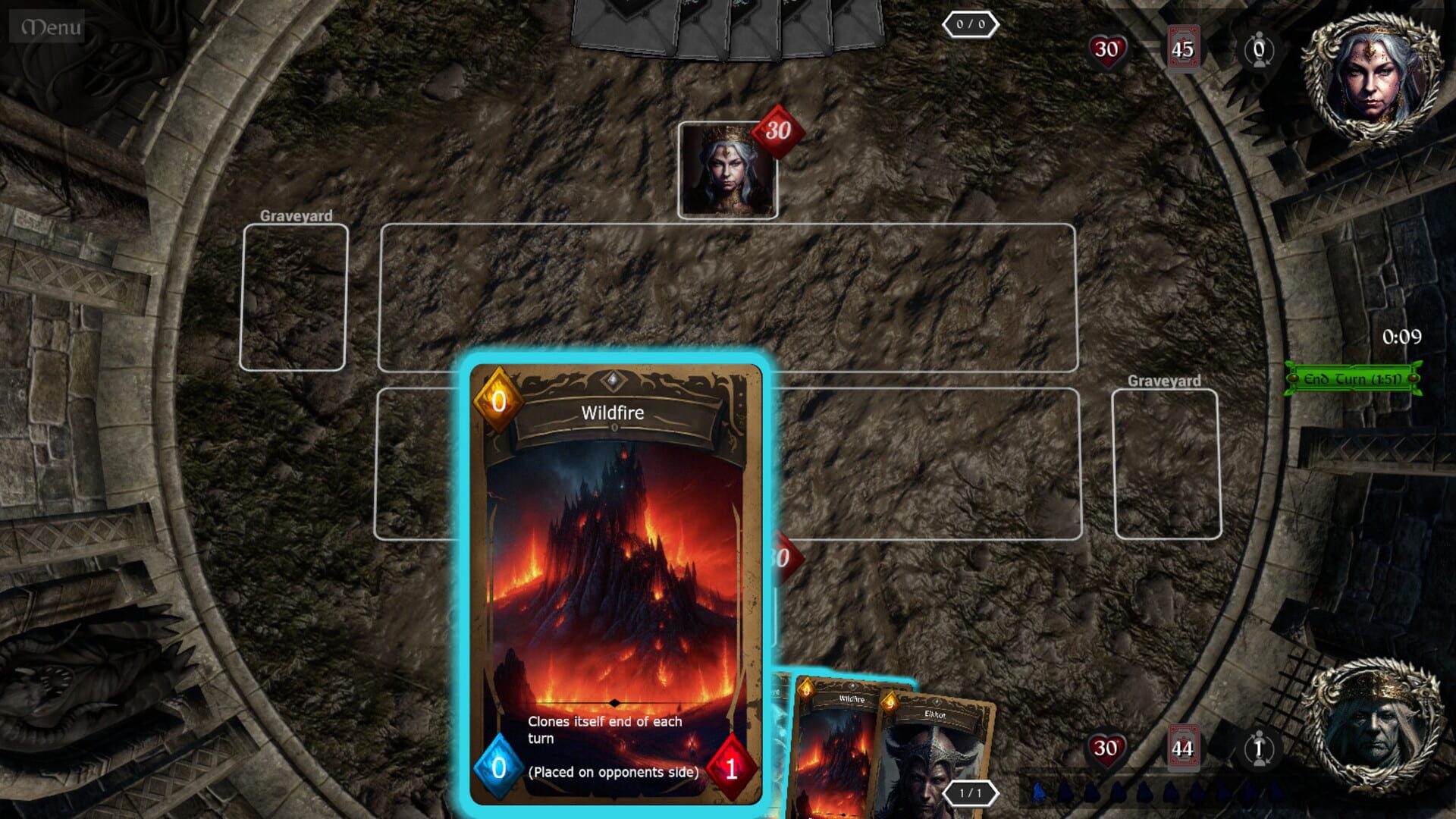
Task: Click the opponent's deck count showing 45
Action: coord(1185,47)
